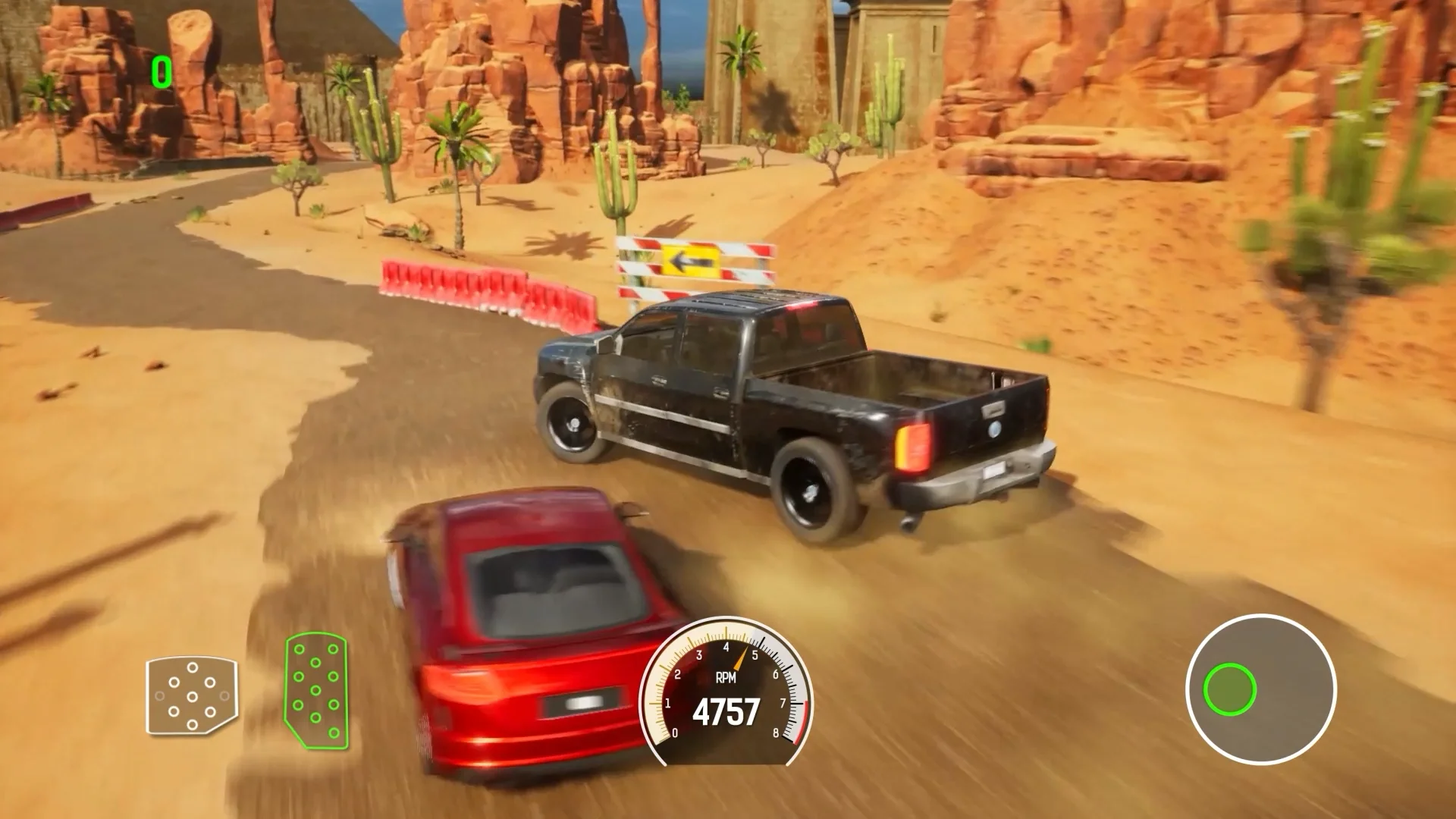Tap the brake pedal
This screenshot has width=1456, height=819.
(192, 696)
